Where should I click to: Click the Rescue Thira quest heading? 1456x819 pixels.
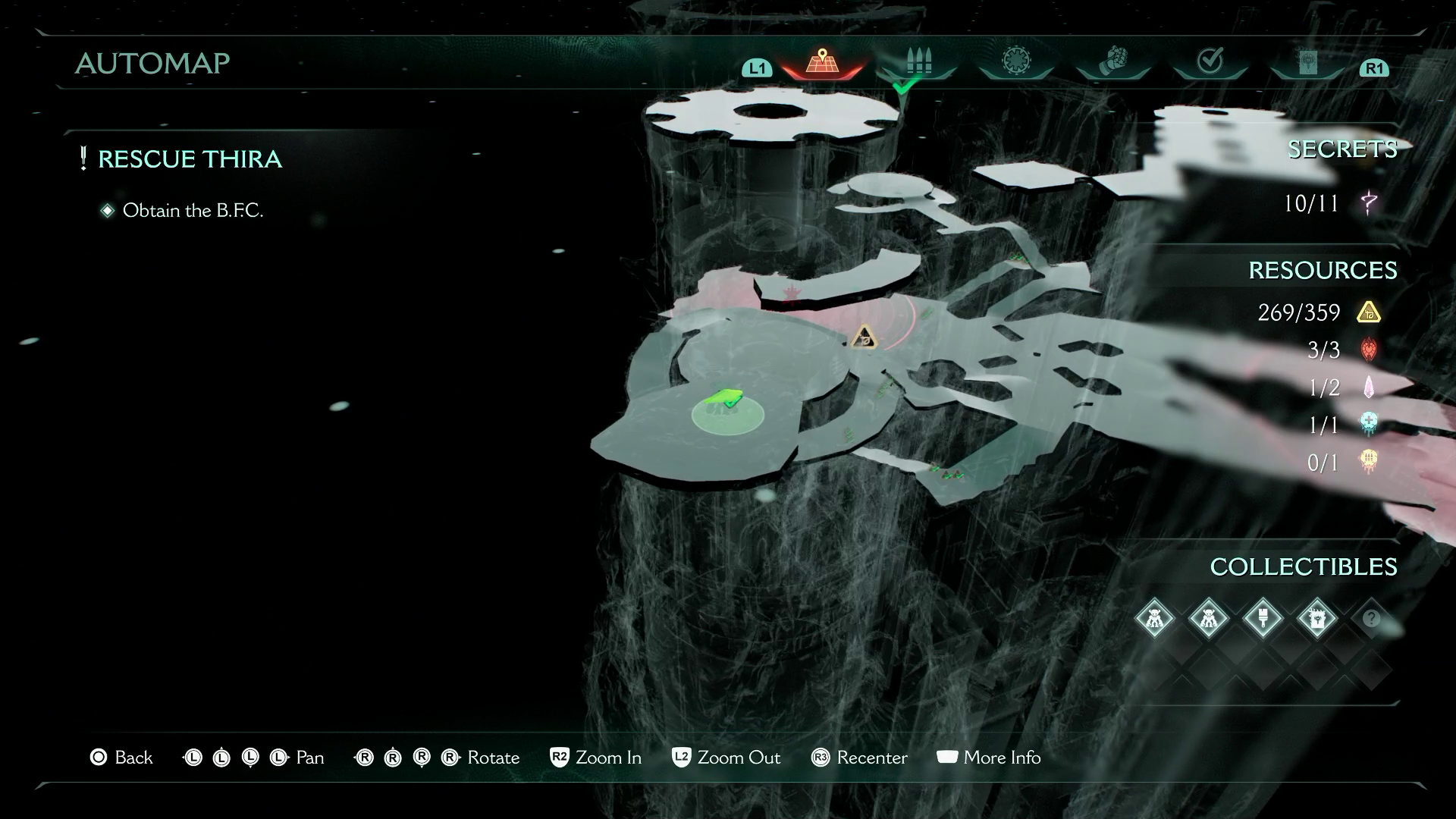(x=192, y=159)
